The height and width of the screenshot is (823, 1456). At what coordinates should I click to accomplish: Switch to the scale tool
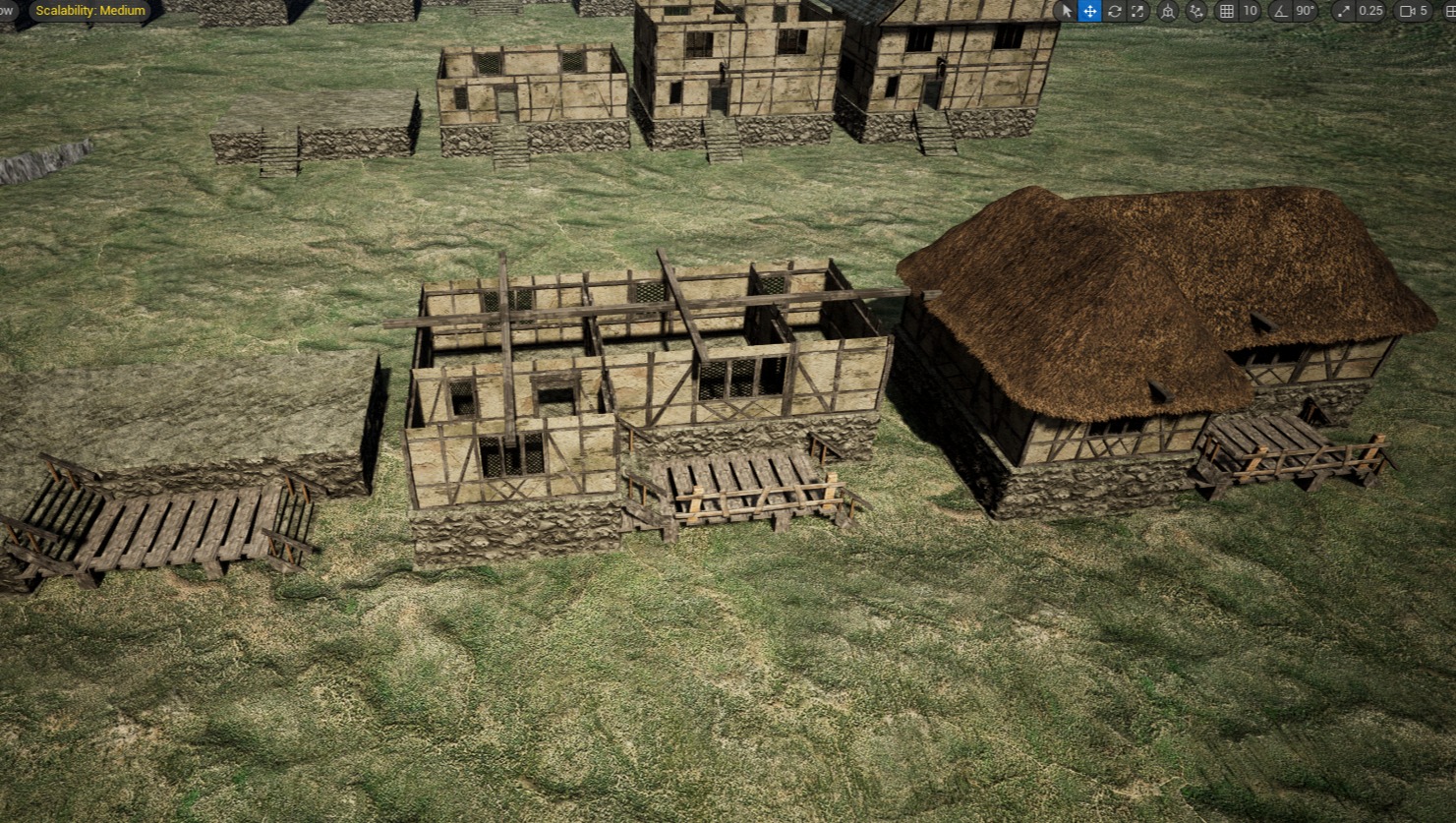coord(1137,12)
